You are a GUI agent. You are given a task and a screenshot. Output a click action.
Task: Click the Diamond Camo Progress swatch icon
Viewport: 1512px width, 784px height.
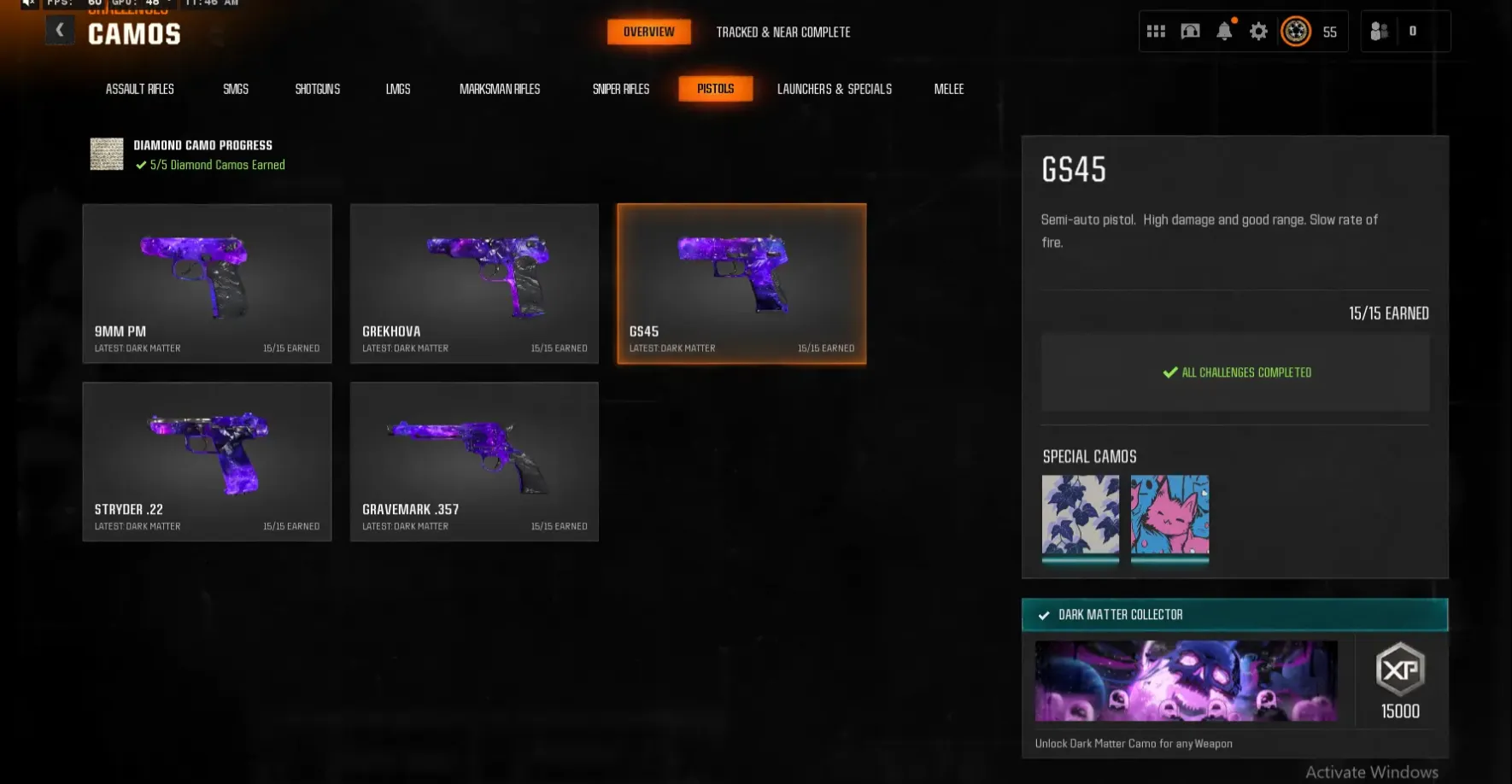coord(106,154)
